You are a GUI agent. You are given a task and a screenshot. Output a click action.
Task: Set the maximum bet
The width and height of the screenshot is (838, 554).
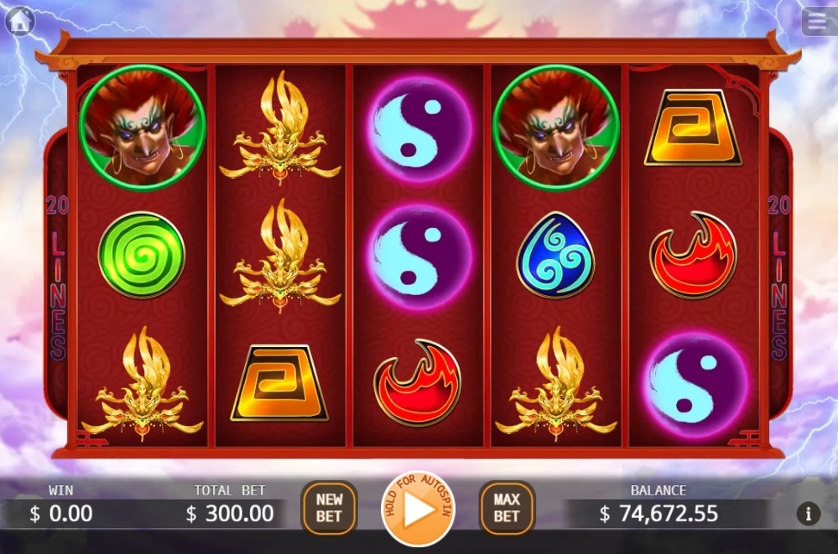point(506,508)
